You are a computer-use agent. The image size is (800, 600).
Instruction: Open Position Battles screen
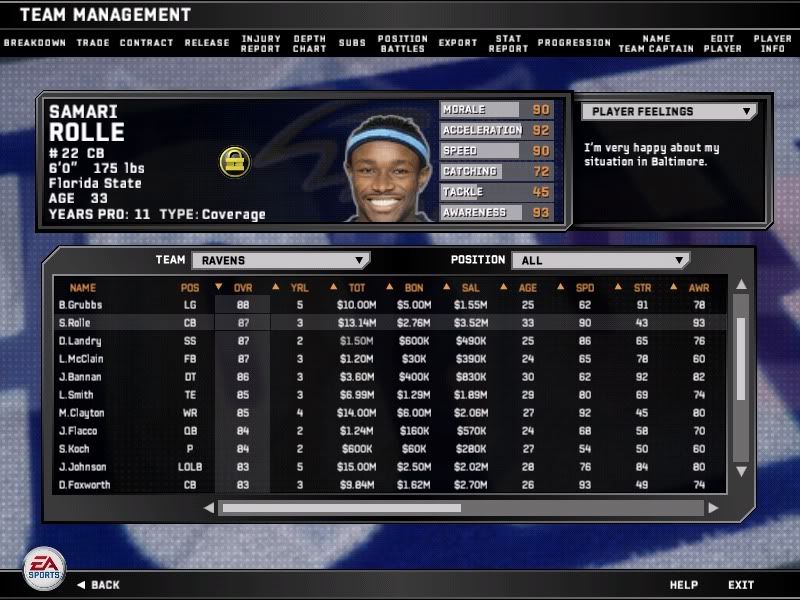(x=403, y=43)
